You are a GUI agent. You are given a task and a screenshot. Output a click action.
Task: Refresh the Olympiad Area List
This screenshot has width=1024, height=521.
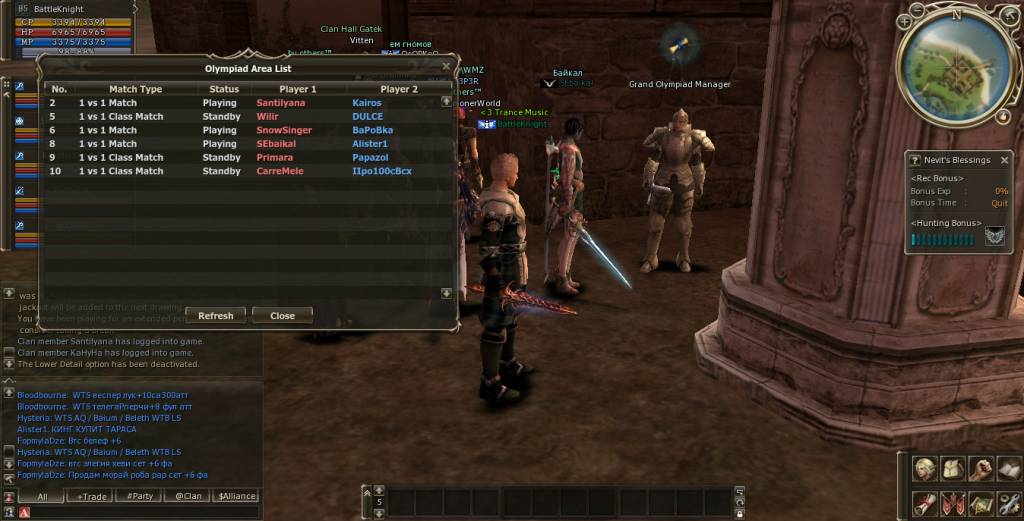215,315
